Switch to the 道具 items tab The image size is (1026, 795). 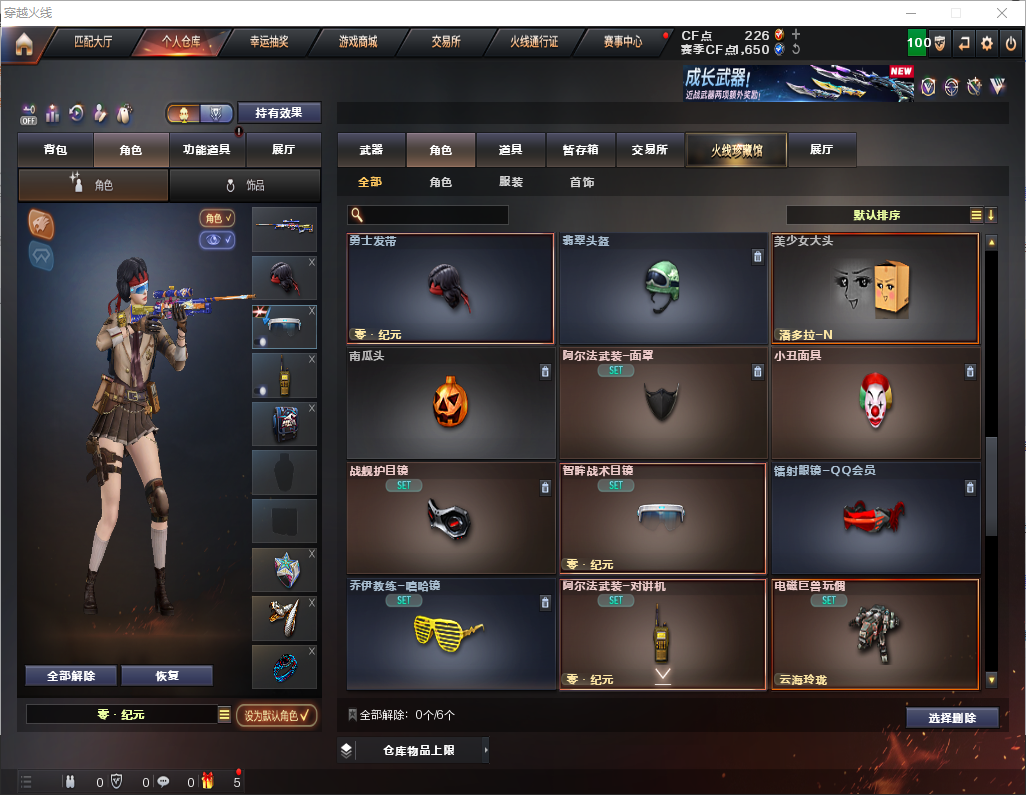(x=510, y=150)
